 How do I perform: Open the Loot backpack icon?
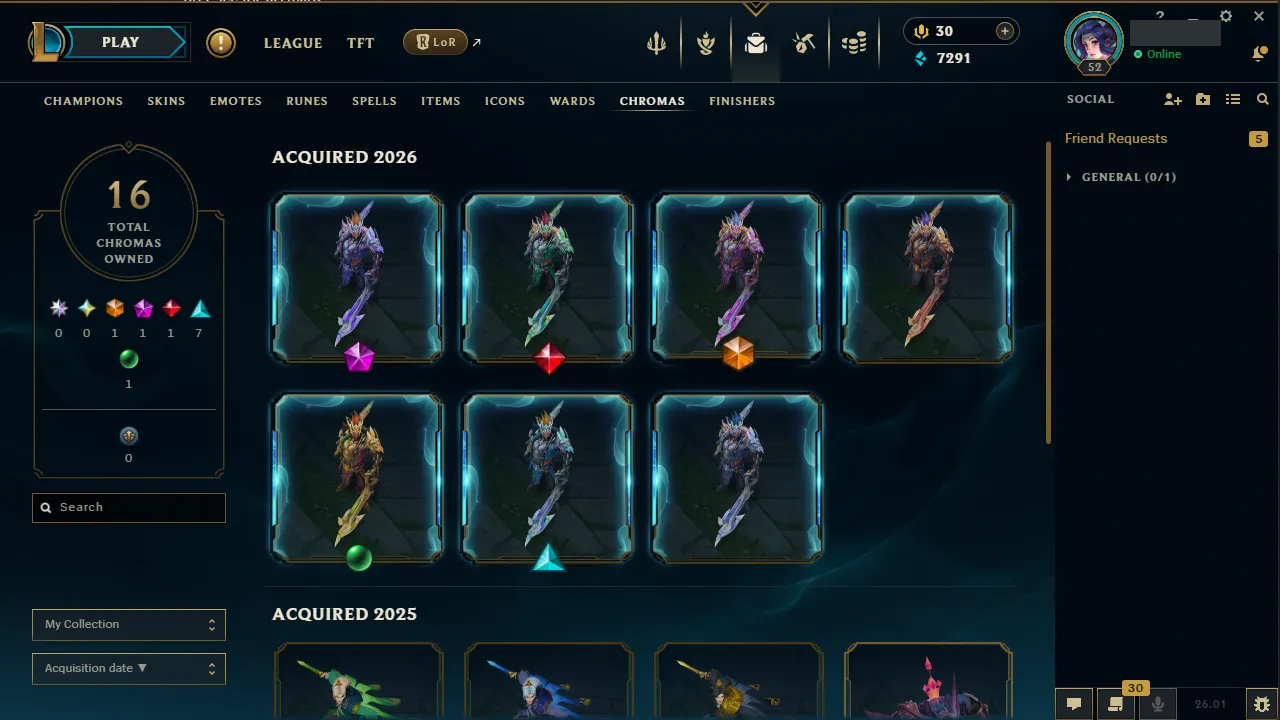(755, 43)
